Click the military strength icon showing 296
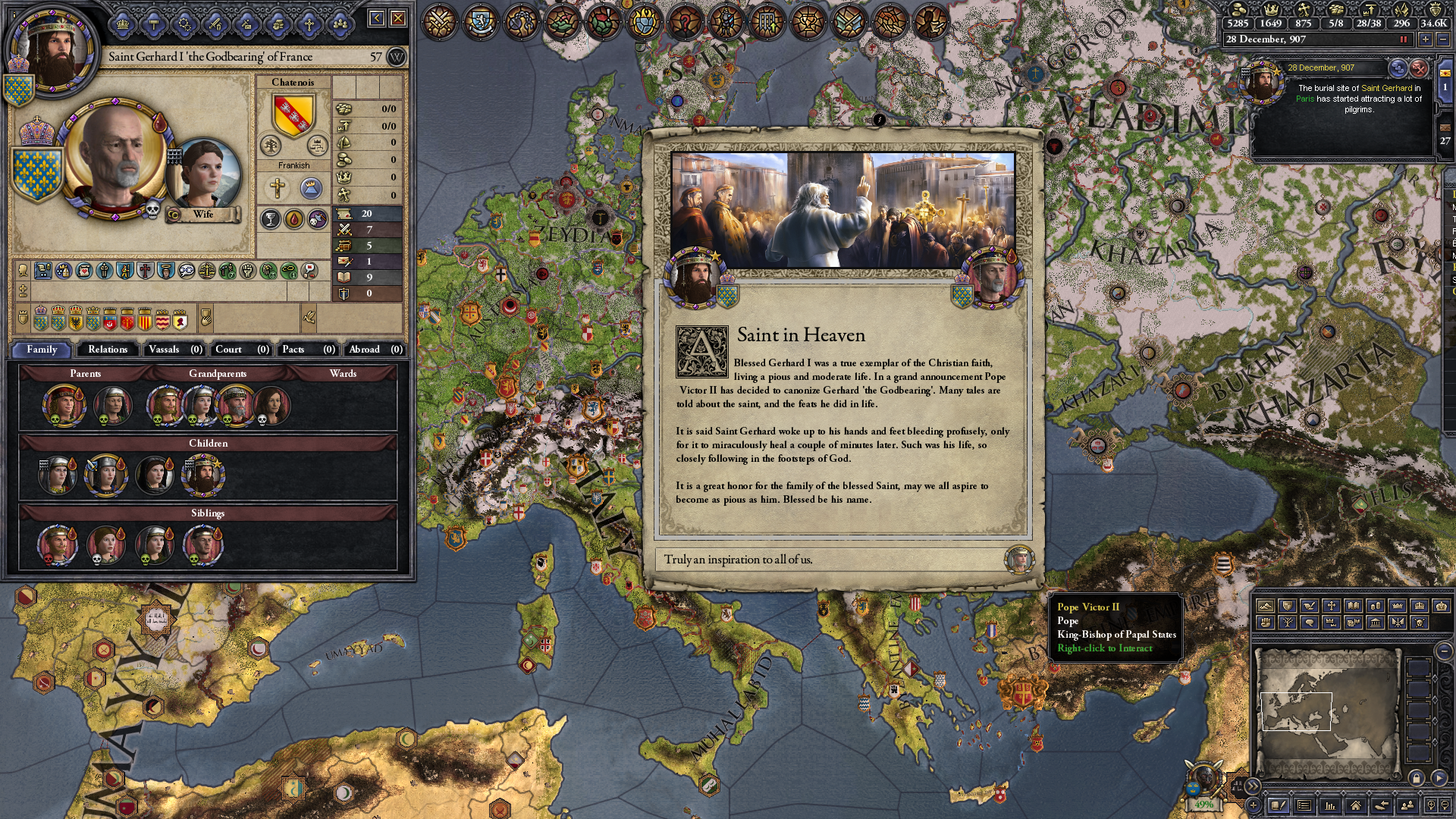This screenshot has height=819, width=1456. pos(1402,11)
